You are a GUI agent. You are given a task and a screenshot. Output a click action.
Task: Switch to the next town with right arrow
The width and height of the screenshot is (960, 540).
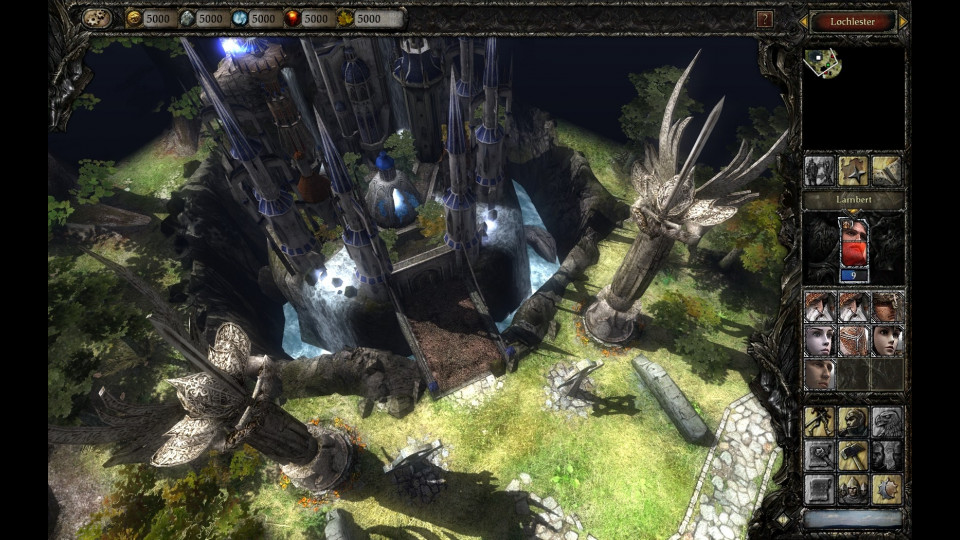pyautogui.click(x=903, y=22)
